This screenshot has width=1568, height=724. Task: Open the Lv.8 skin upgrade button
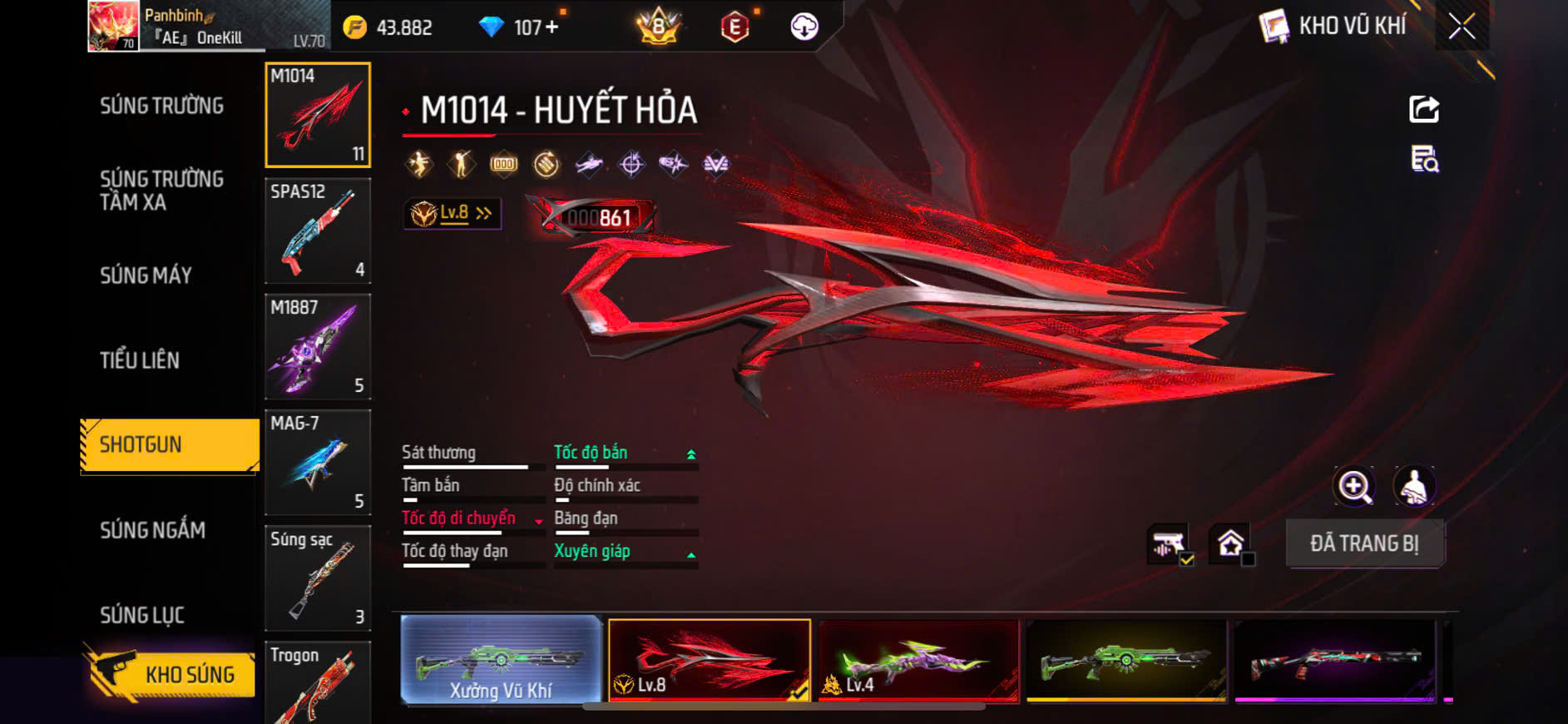(x=453, y=214)
